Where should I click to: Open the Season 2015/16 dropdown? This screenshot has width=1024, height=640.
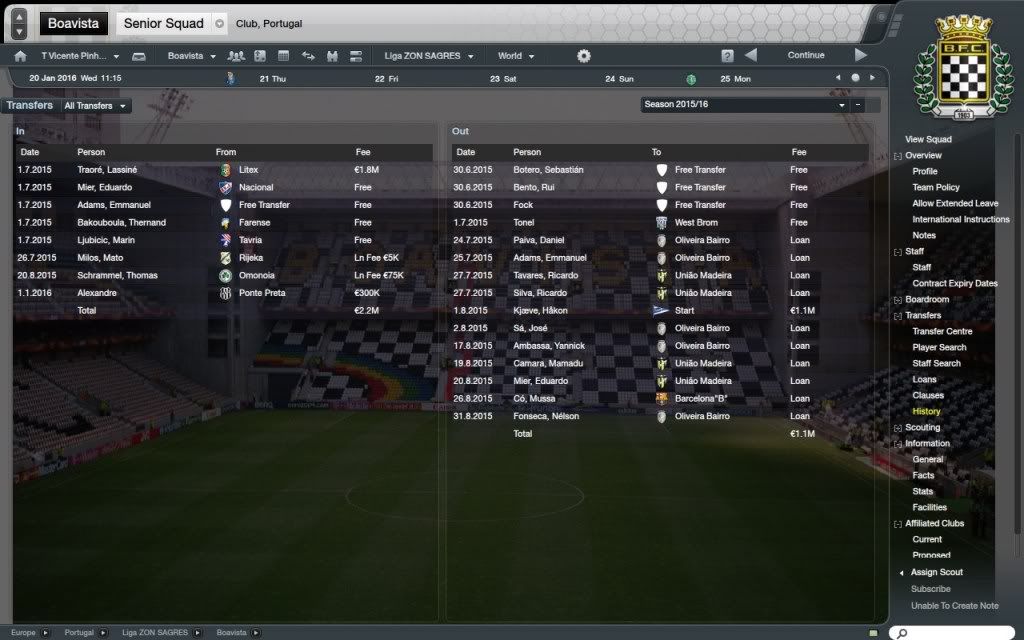(x=745, y=104)
